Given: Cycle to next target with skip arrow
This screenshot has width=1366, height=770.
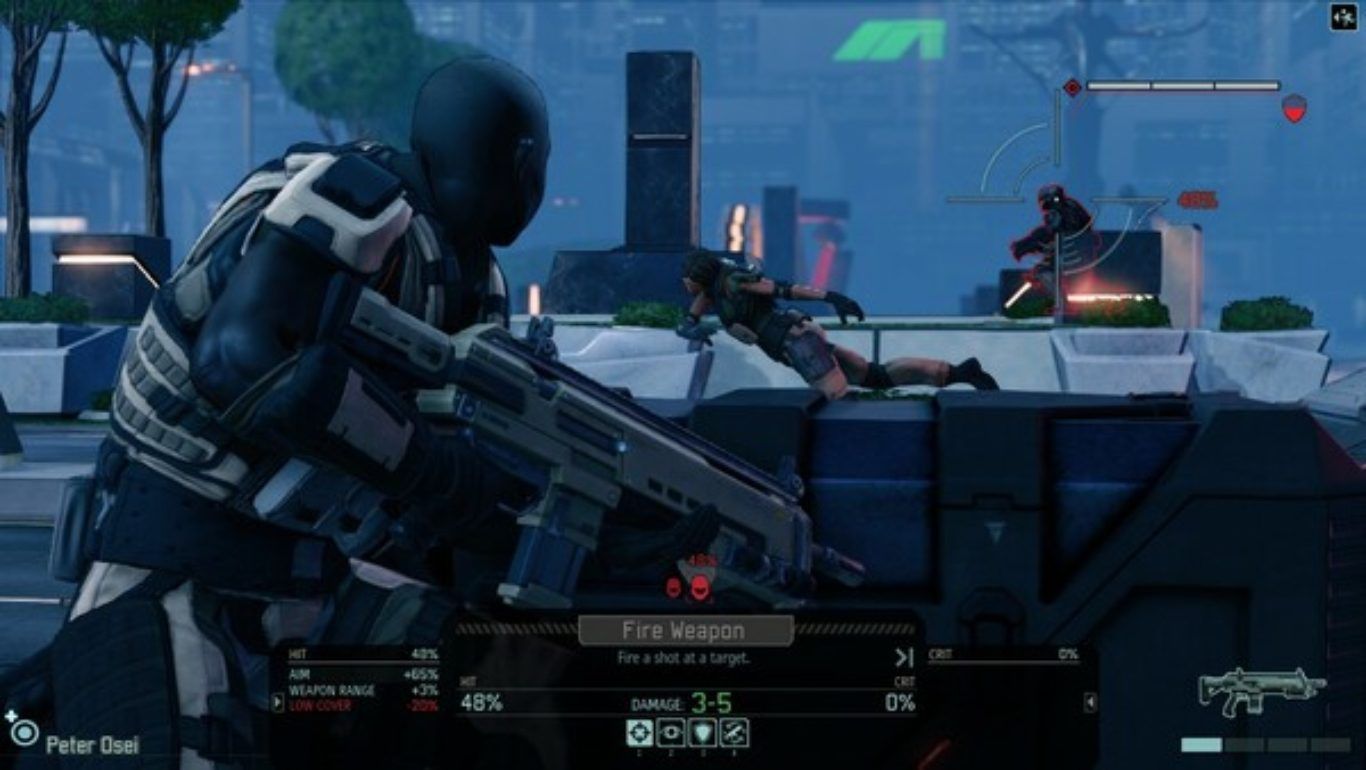Looking at the screenshot, I should pos(904,657).
